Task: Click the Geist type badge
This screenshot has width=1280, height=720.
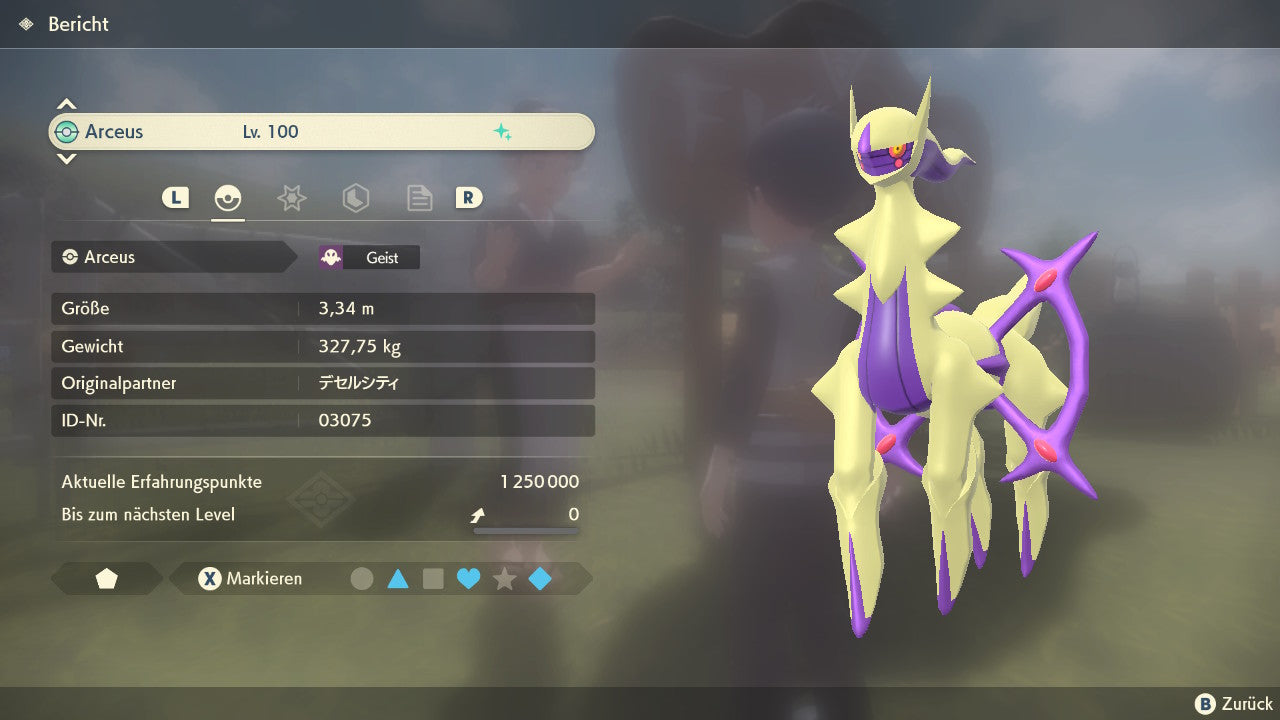Action: click(369, 257)
